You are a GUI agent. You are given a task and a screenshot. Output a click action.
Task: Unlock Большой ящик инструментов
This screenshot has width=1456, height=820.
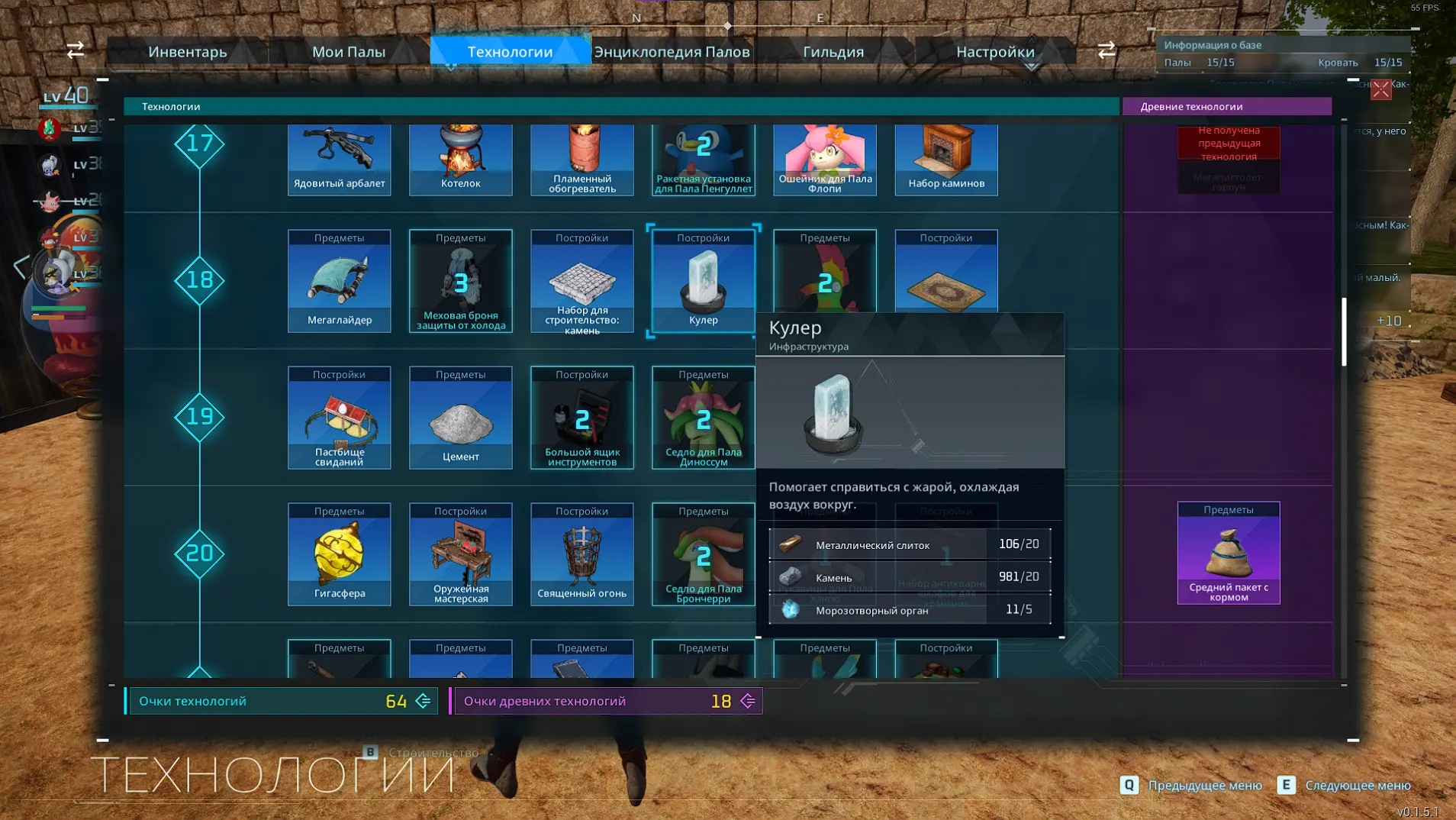(x=582, y=418)
